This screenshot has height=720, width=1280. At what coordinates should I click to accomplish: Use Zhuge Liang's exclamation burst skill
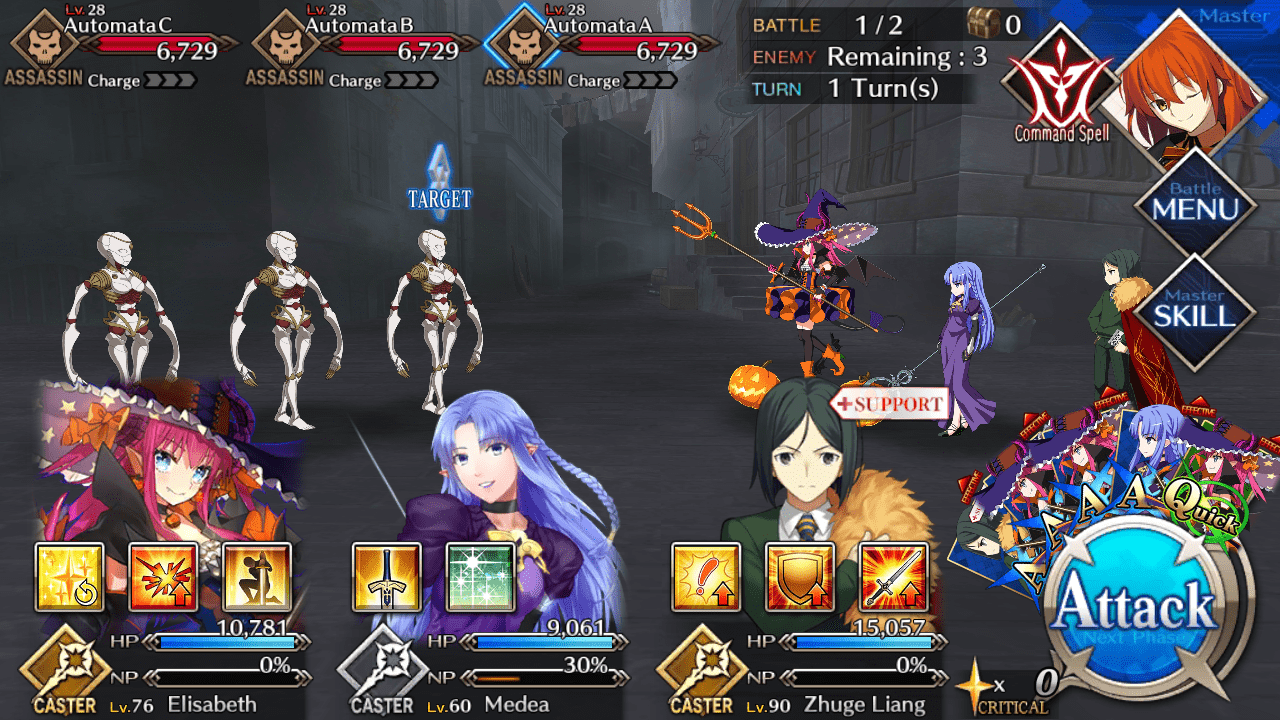[706, 577]
